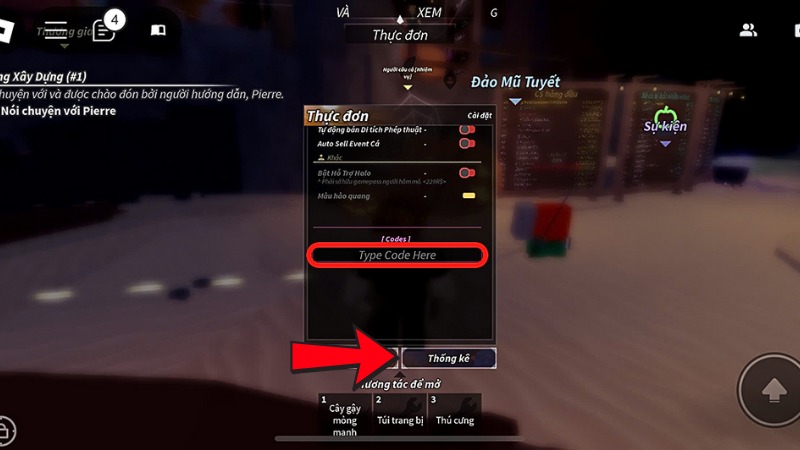Open the Roblox chat with 4 notifications

105,28
